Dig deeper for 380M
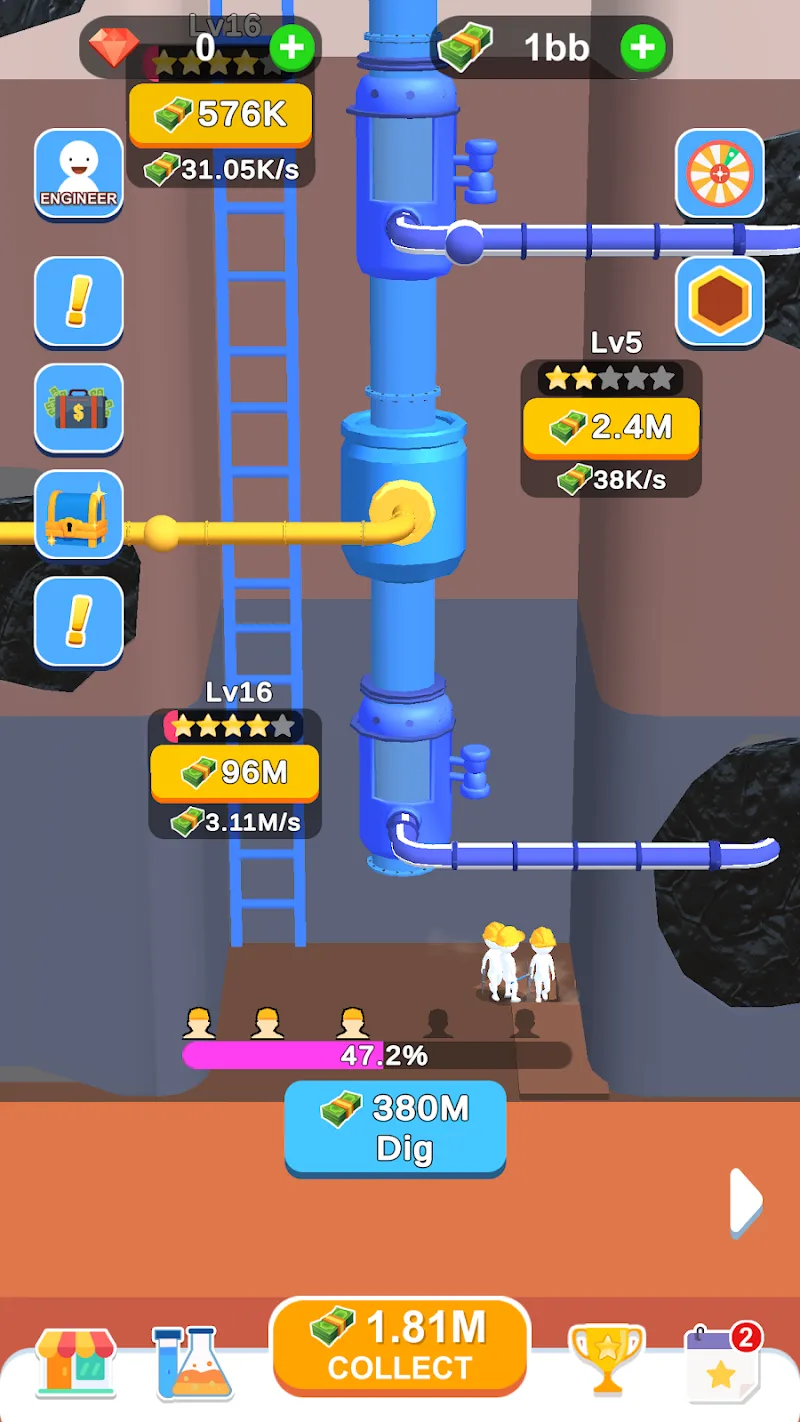 click(x=395, y=1127)
